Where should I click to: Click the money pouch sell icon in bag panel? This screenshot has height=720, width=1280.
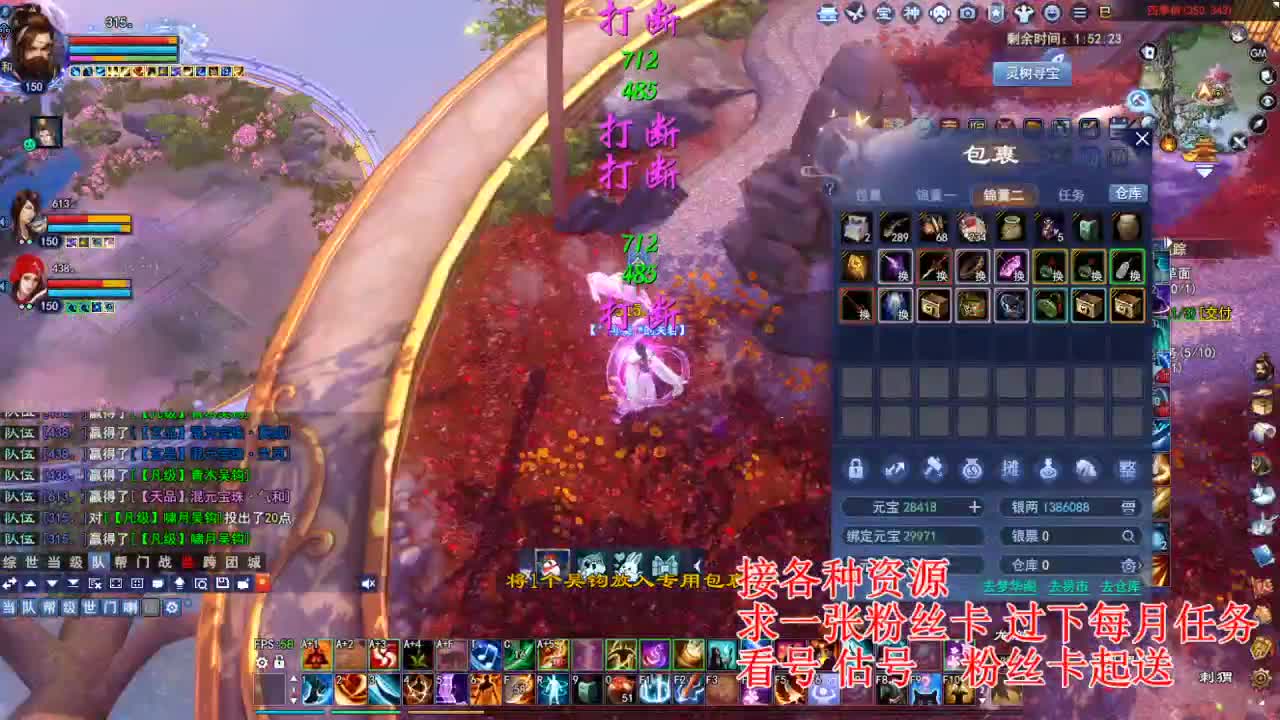(970, 470)
